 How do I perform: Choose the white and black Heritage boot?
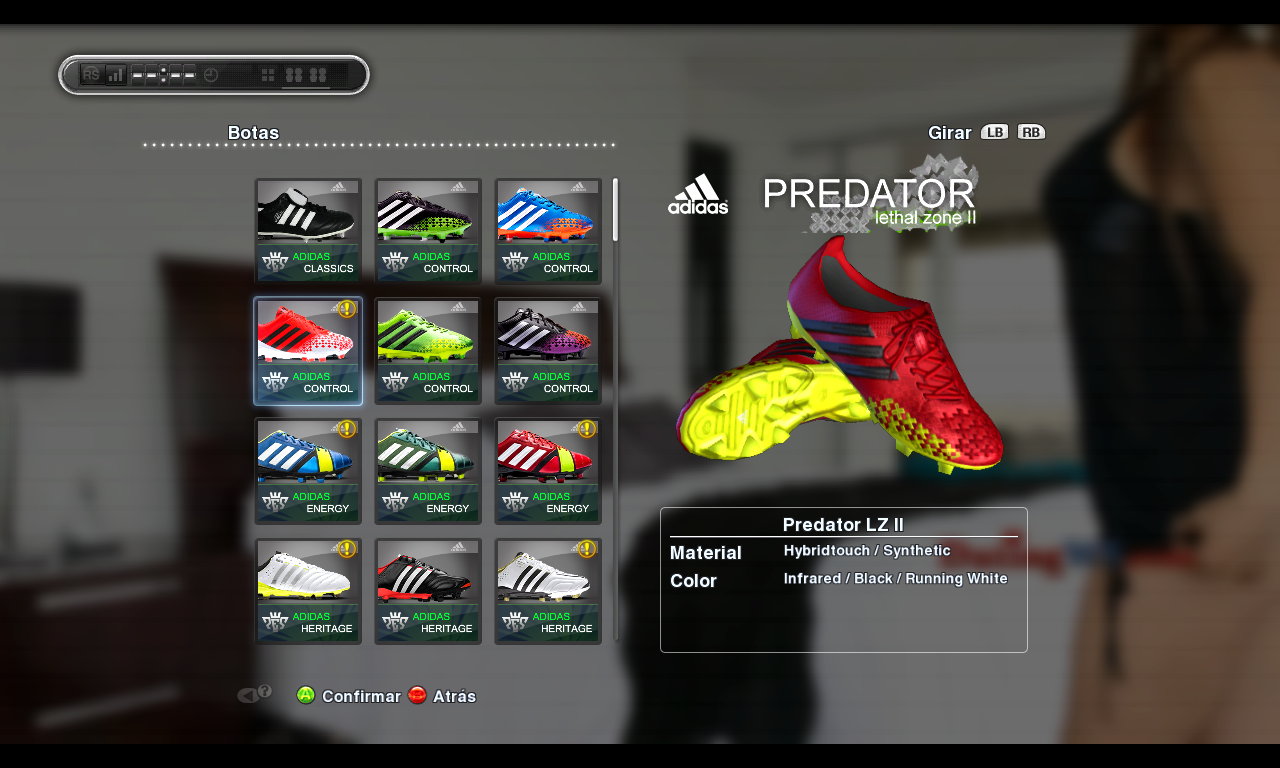tap(548, 591)
